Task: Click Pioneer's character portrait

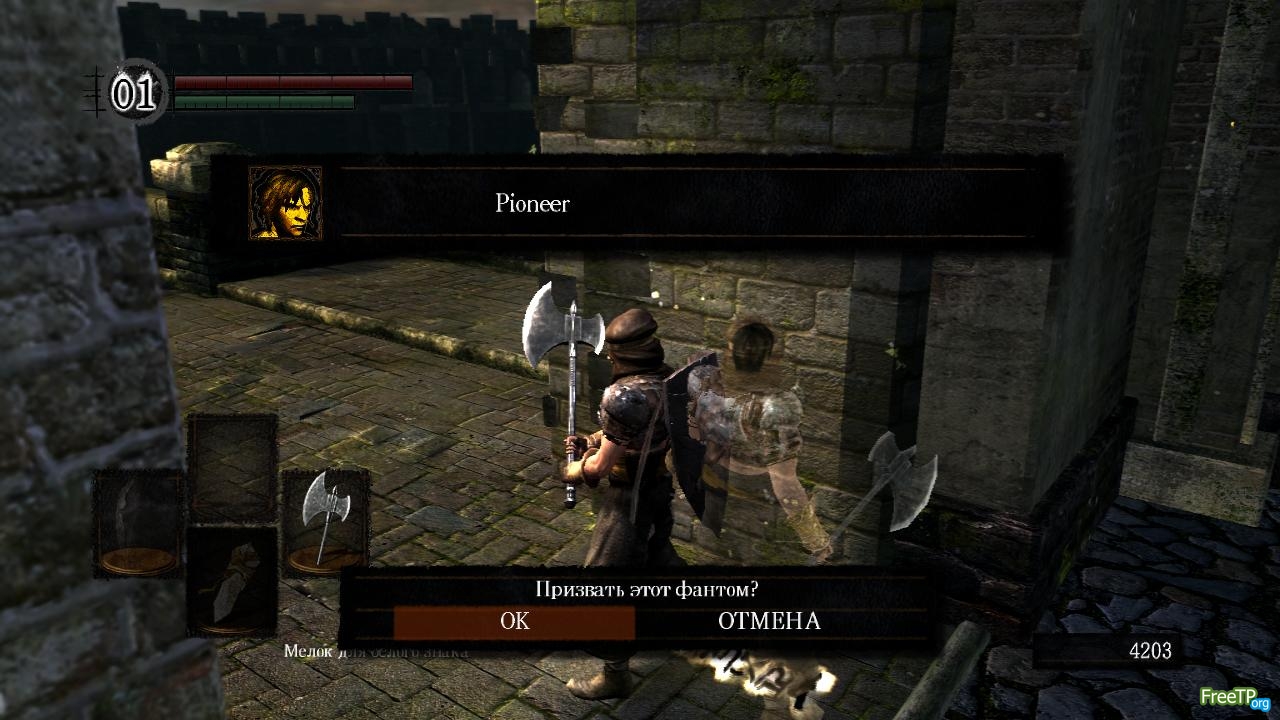Action: coord(285,203)
